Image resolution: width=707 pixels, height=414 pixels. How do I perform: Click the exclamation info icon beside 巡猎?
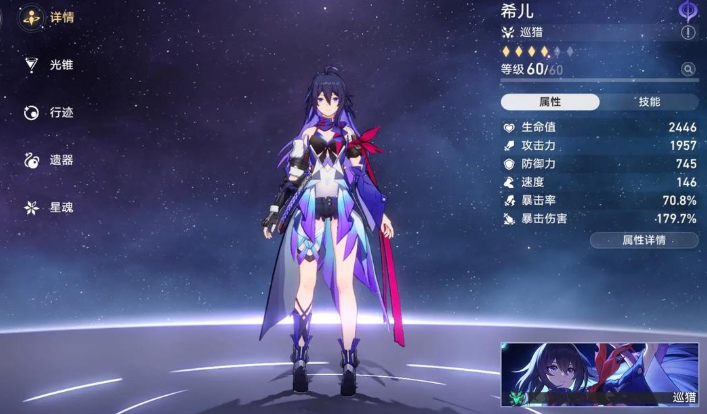(x=688, y=33)
